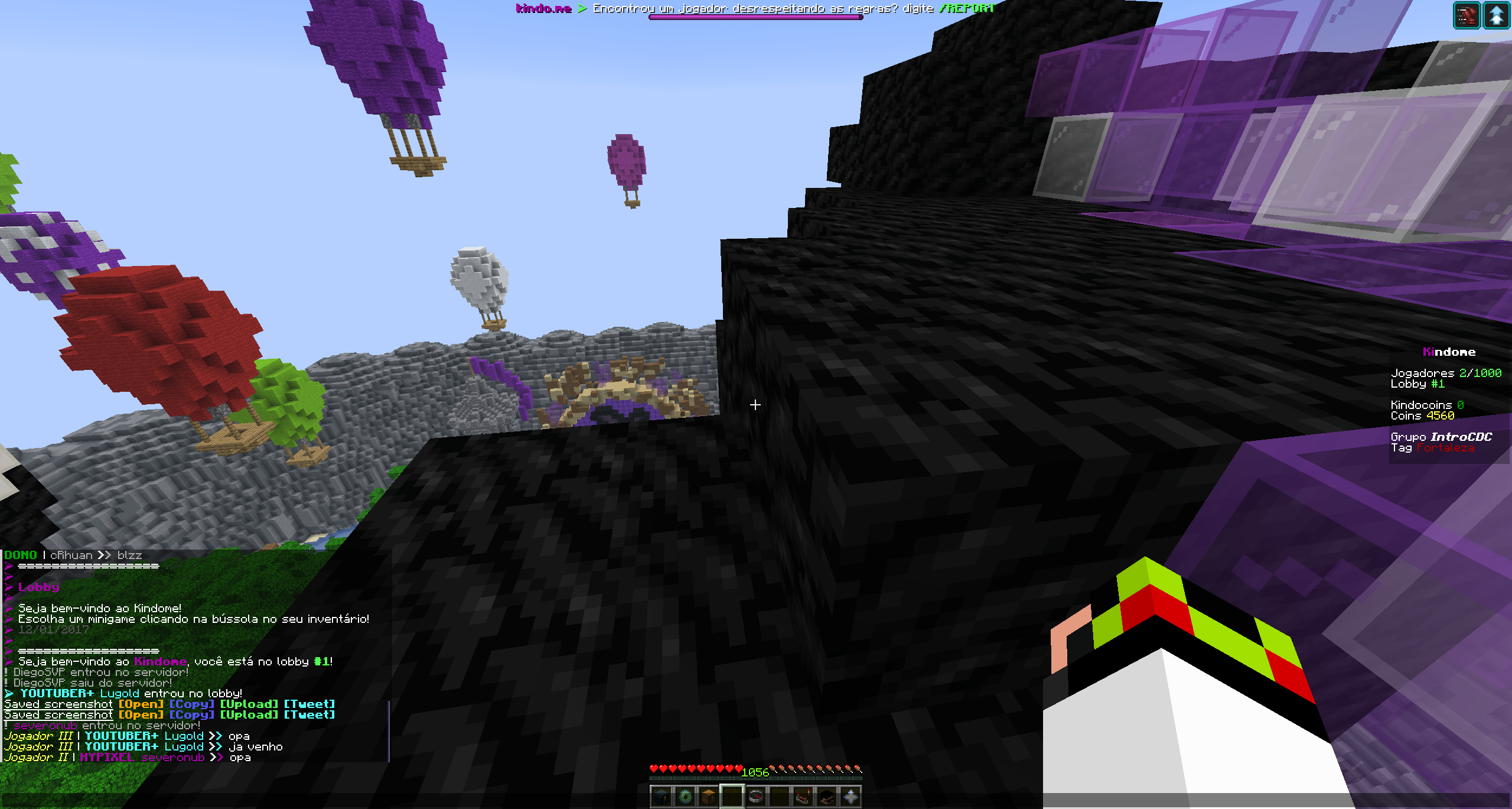Click the Jump Boost effect icon
Image resolution: width=1512 pixels, height=809 pixels.
pyautogui.click(x=1497, y=15)
